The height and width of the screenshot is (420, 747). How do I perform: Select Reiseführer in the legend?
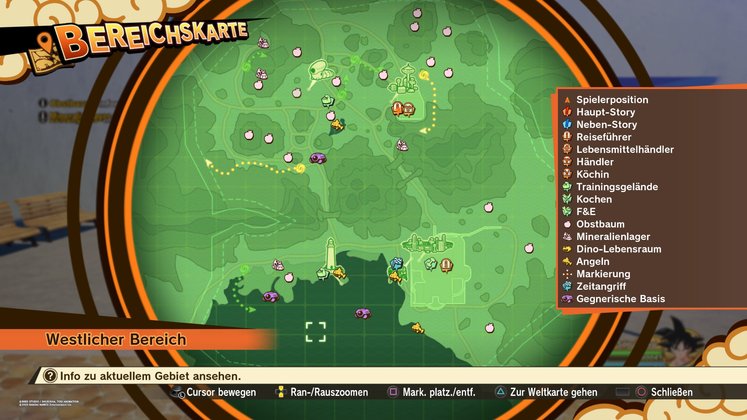[602, 137]
